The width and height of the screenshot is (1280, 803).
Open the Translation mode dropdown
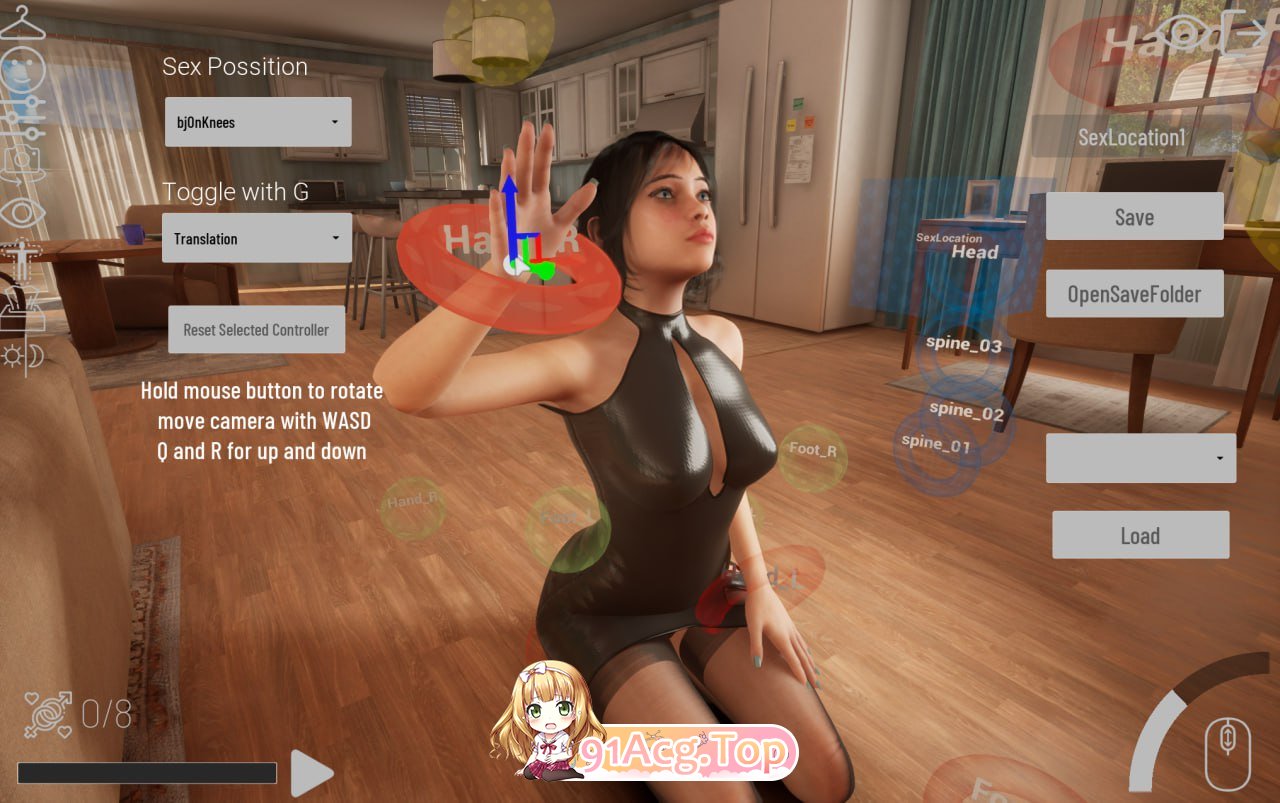click(x=257, y=238)
